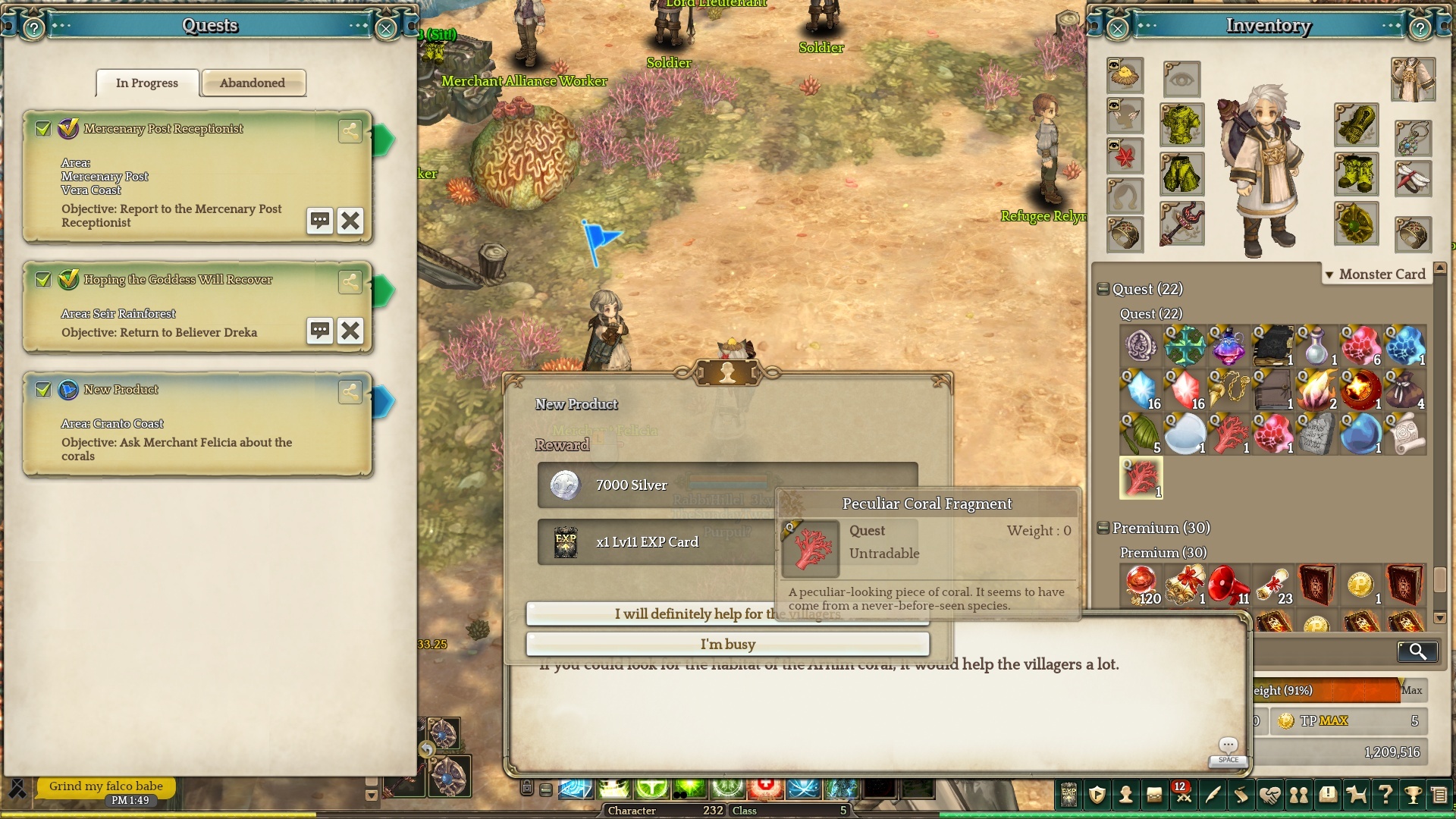This screenshot has height=819, width=1456.
Task: Open the Inventory help button
Action: click(1420, 29)
